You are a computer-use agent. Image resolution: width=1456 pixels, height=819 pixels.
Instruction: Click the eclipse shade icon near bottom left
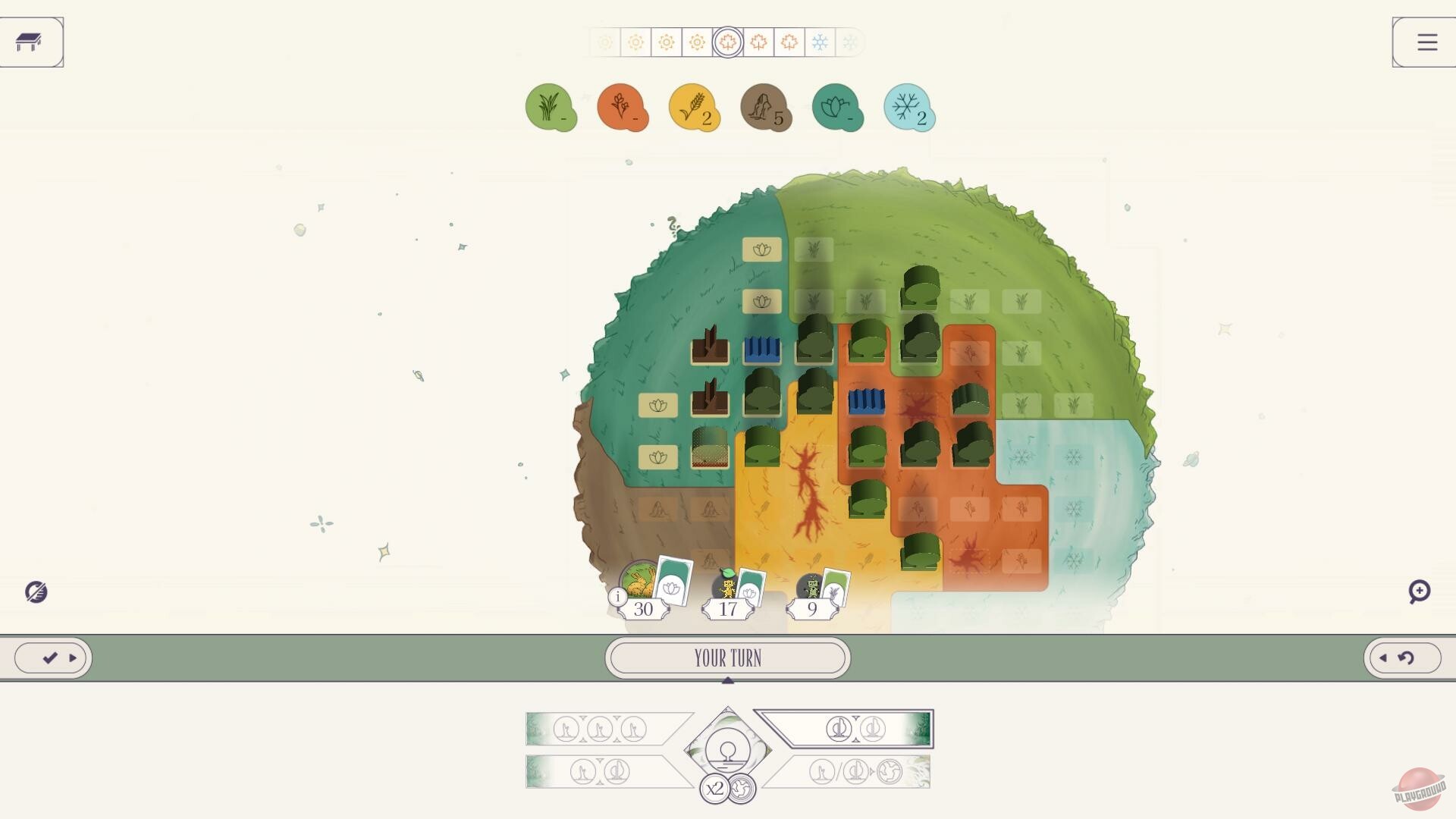(37, 592)
